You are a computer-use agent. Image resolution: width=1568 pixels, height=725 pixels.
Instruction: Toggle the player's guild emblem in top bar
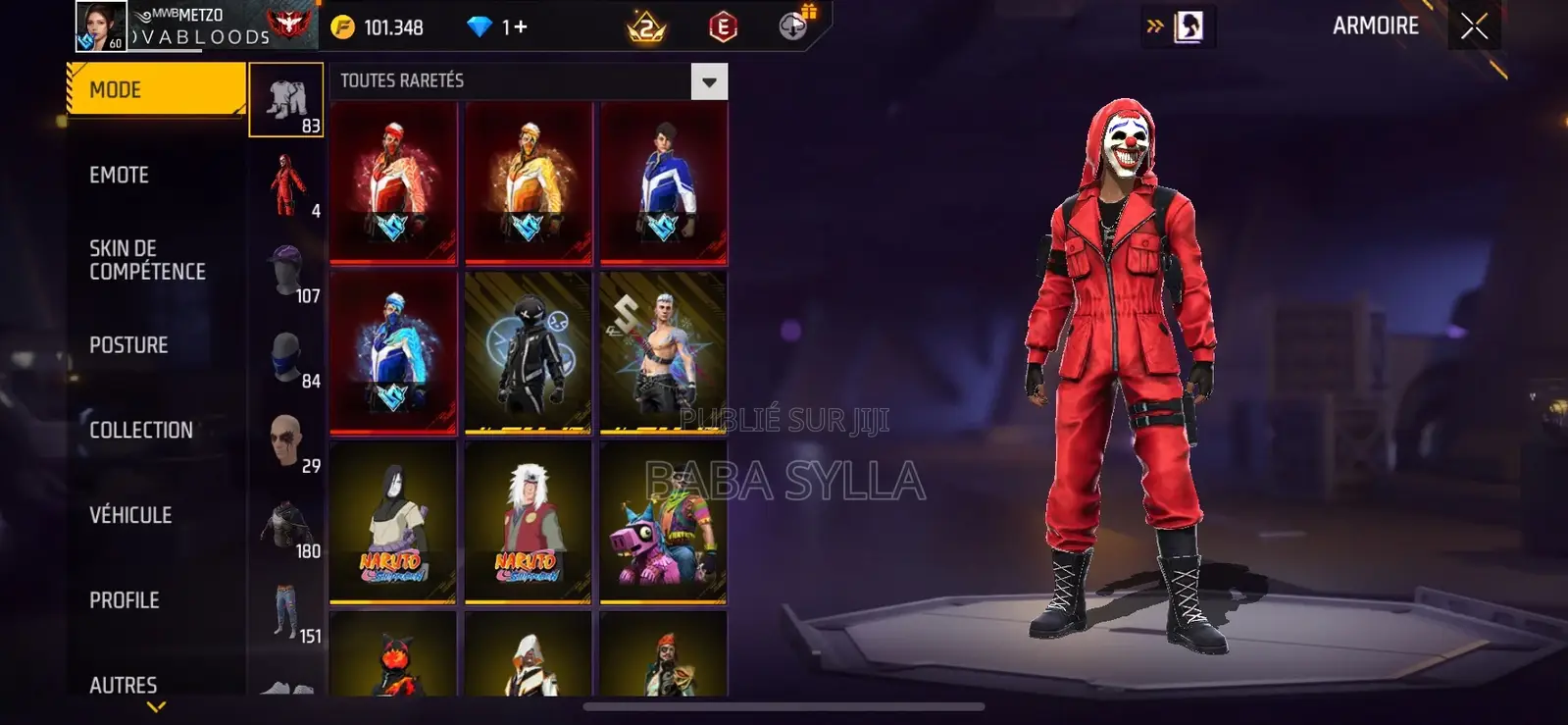291,25
